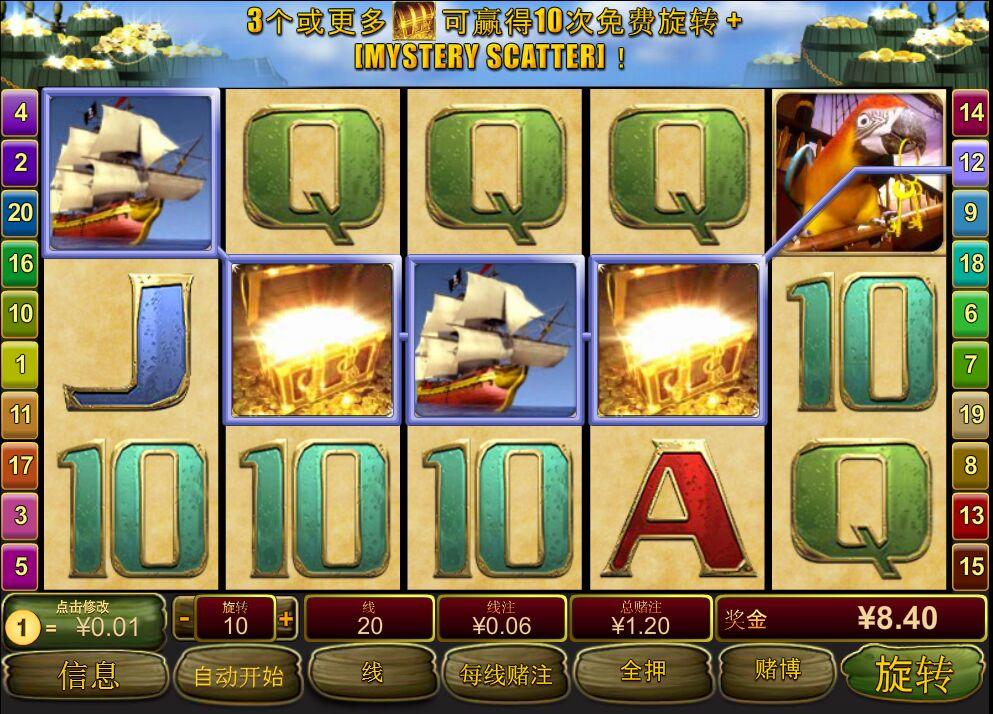Start autoplay with 自动开始
This screenshot has width=993, height=714.
point(238,675)
